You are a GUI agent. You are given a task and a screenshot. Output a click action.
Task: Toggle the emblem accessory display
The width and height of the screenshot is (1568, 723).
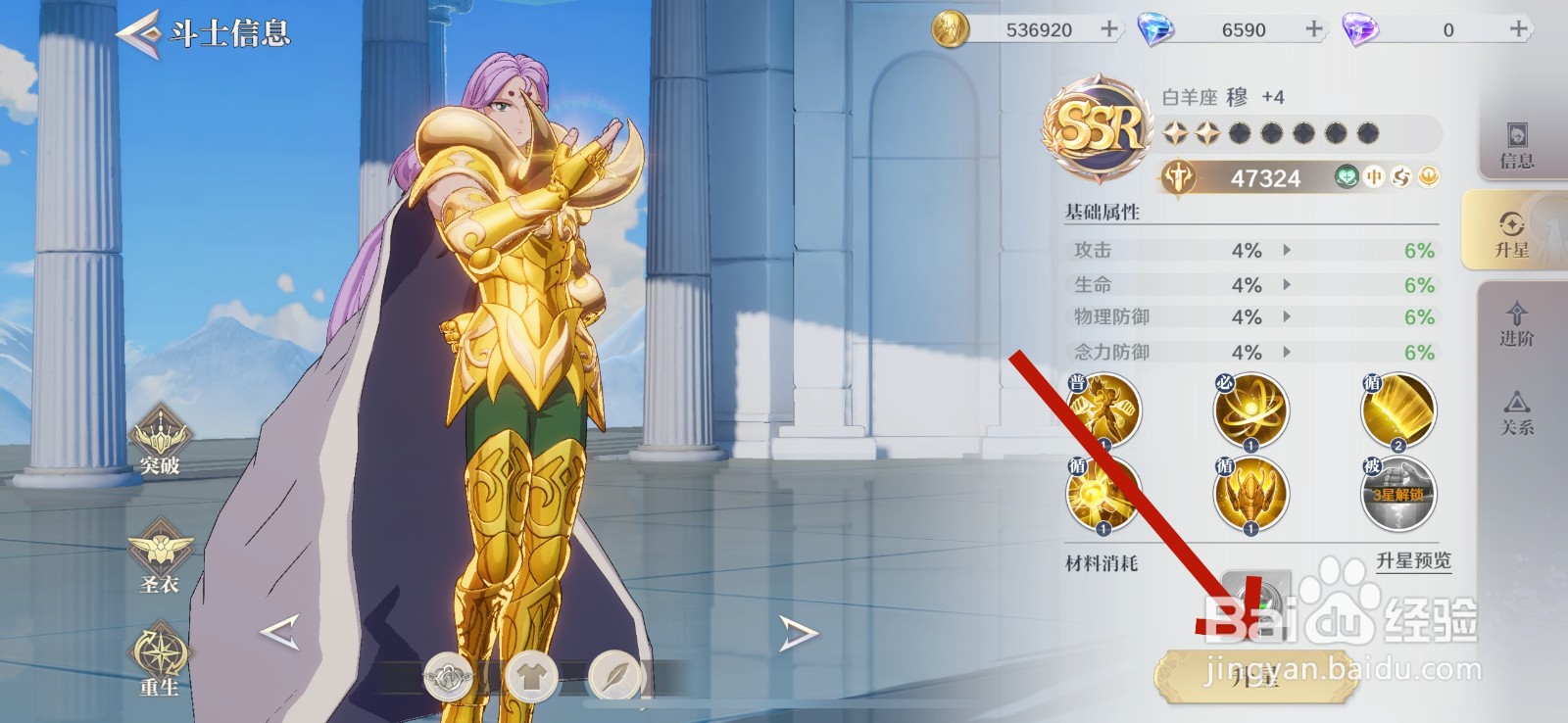pos(449,676)
